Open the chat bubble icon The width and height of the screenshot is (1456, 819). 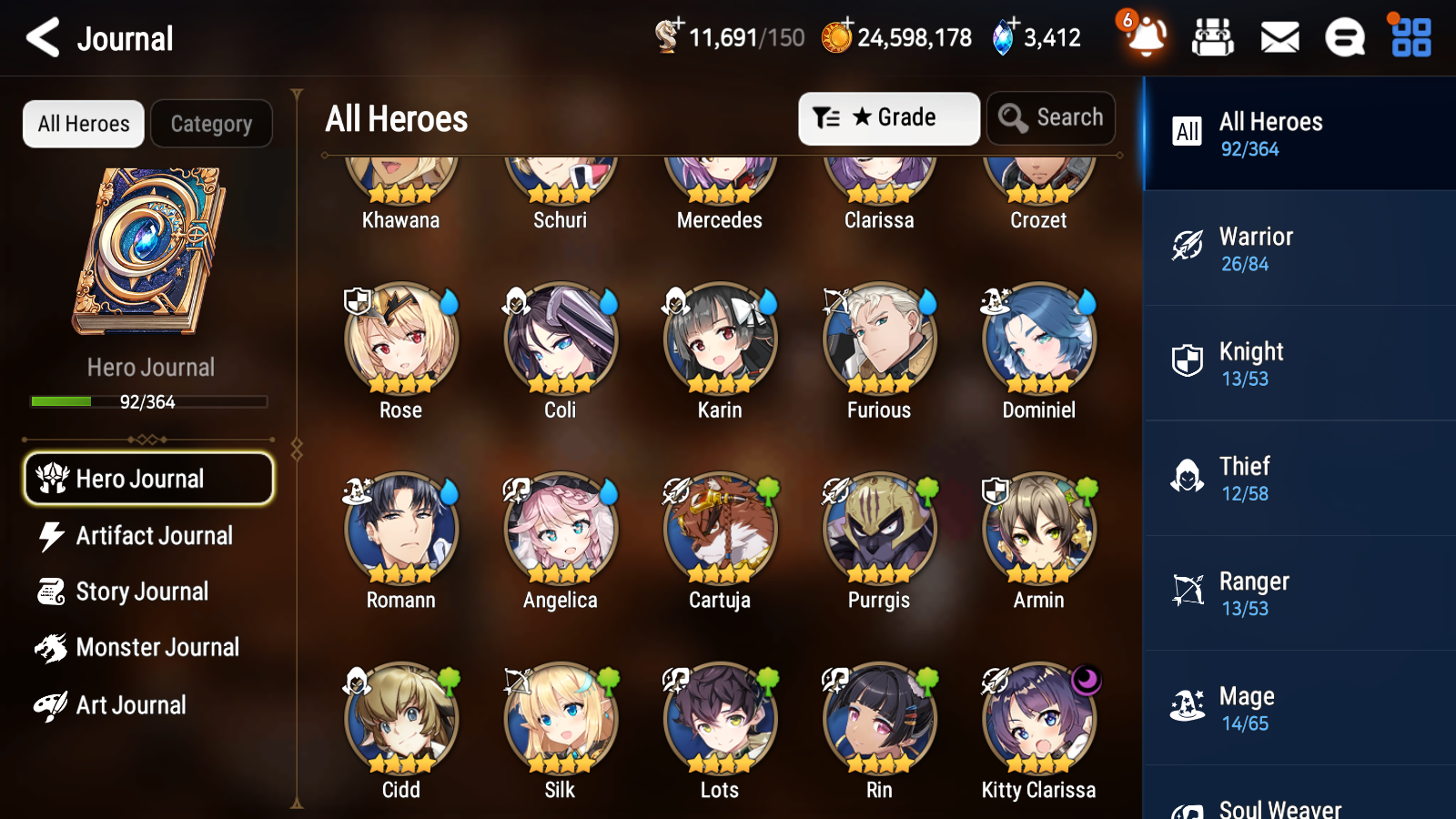pos(1344,37)
